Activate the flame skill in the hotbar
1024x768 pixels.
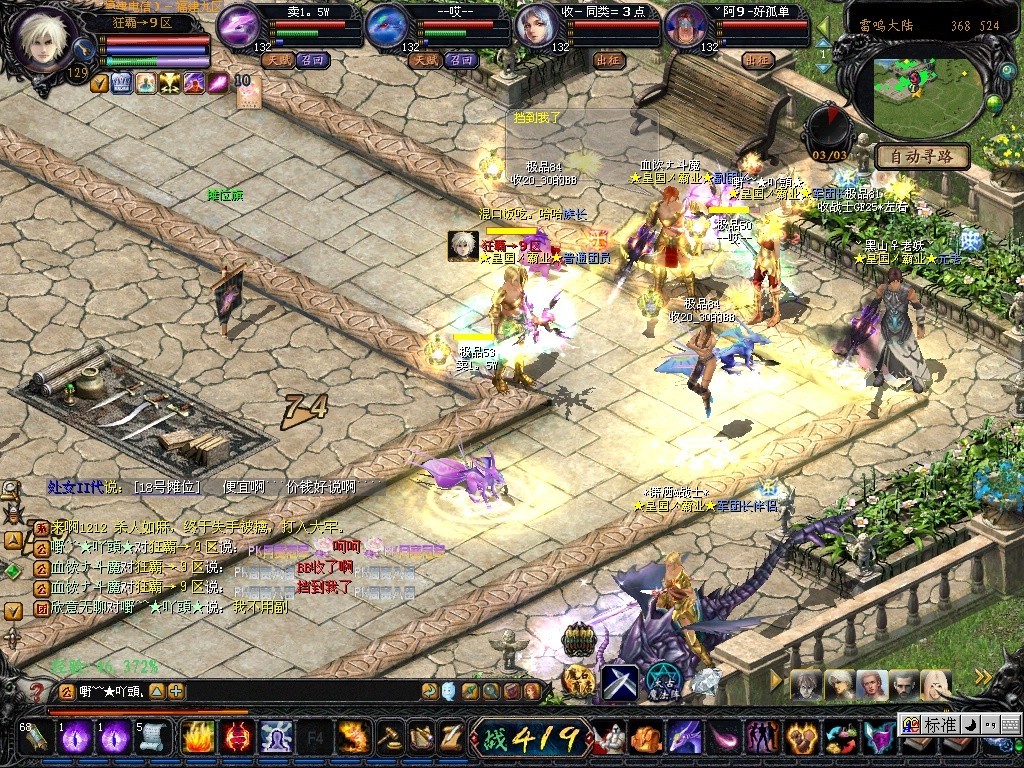(198, 737)
